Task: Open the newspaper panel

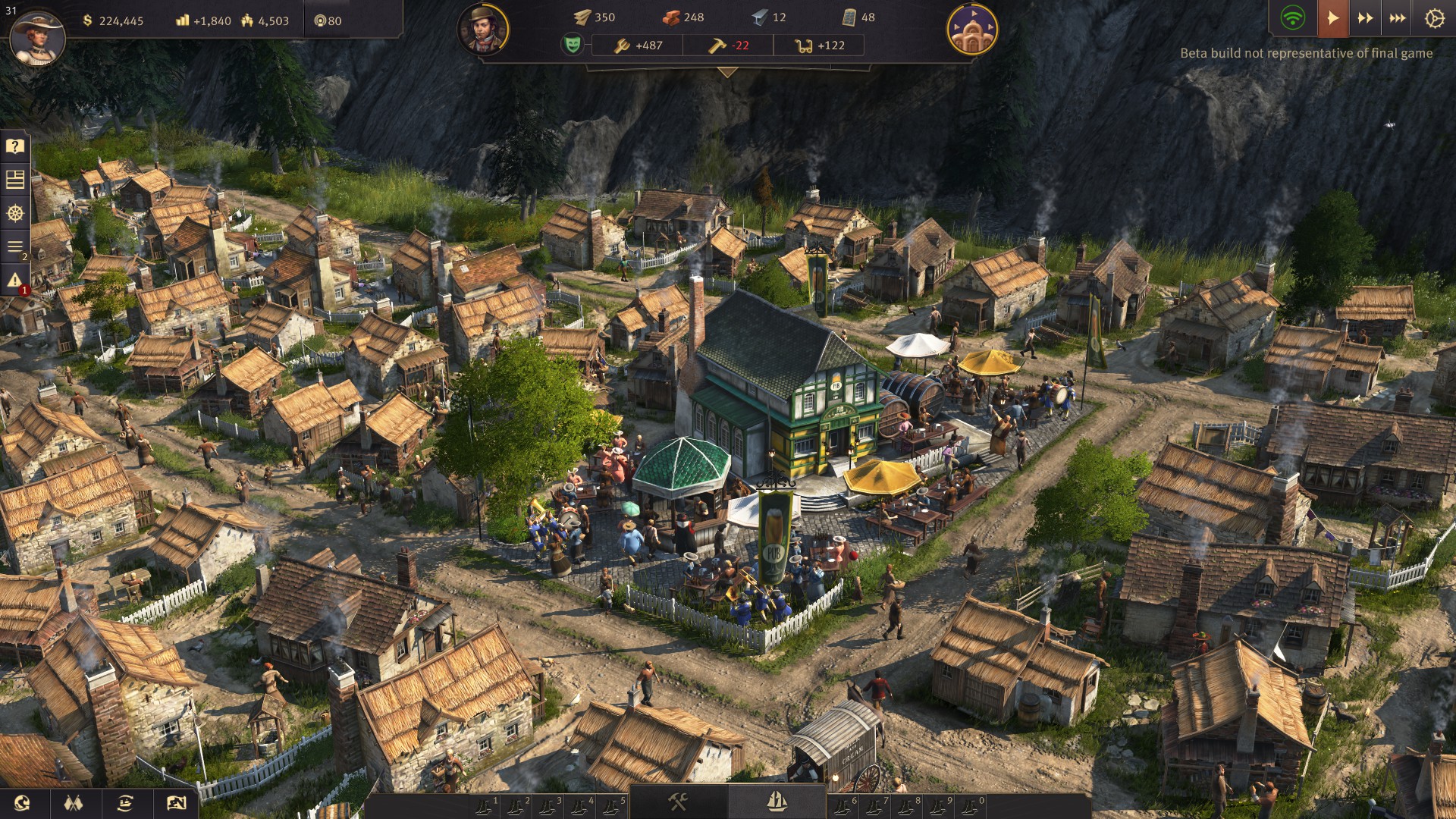Action: click(15, 180)
